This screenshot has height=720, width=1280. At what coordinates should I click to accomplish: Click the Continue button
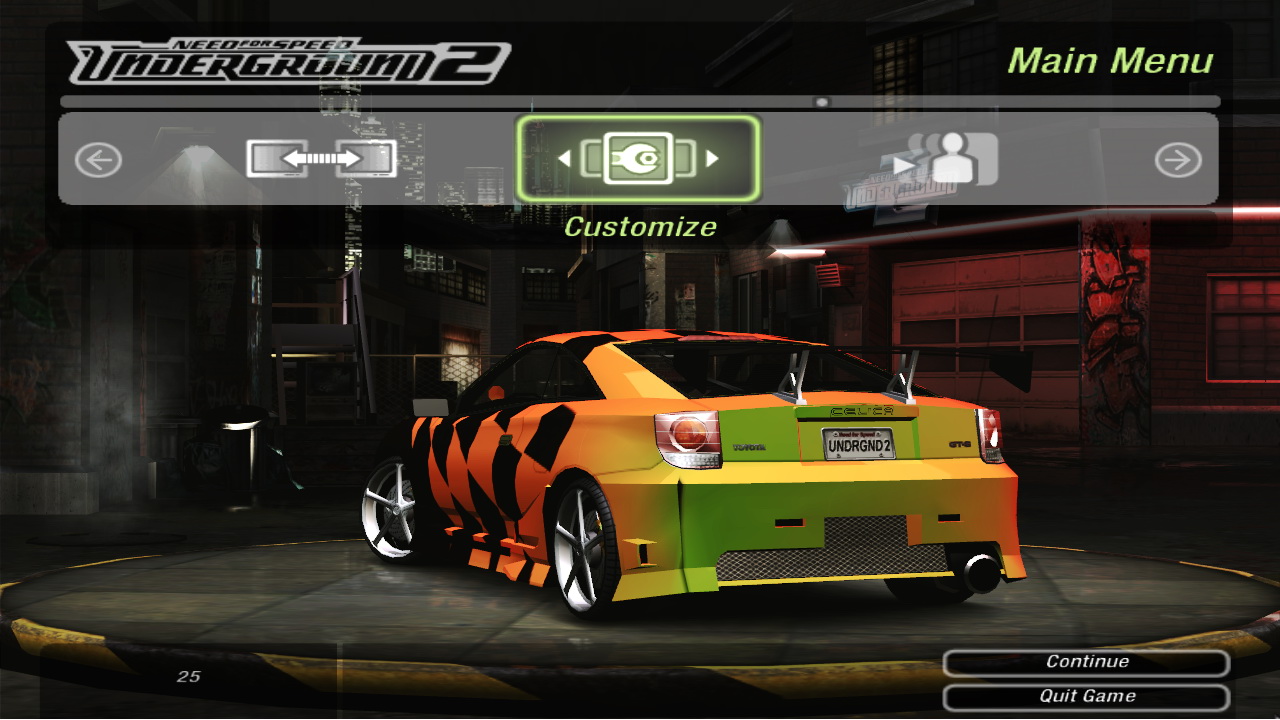[x=1086, y=662]
